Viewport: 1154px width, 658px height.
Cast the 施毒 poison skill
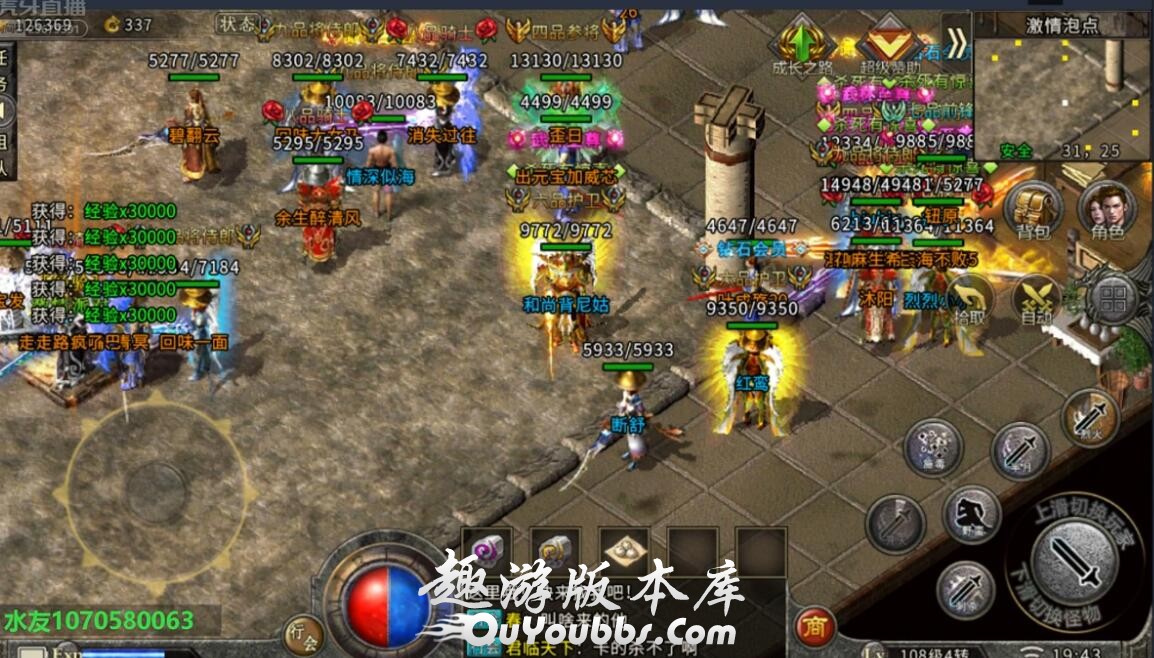point(933,447)
